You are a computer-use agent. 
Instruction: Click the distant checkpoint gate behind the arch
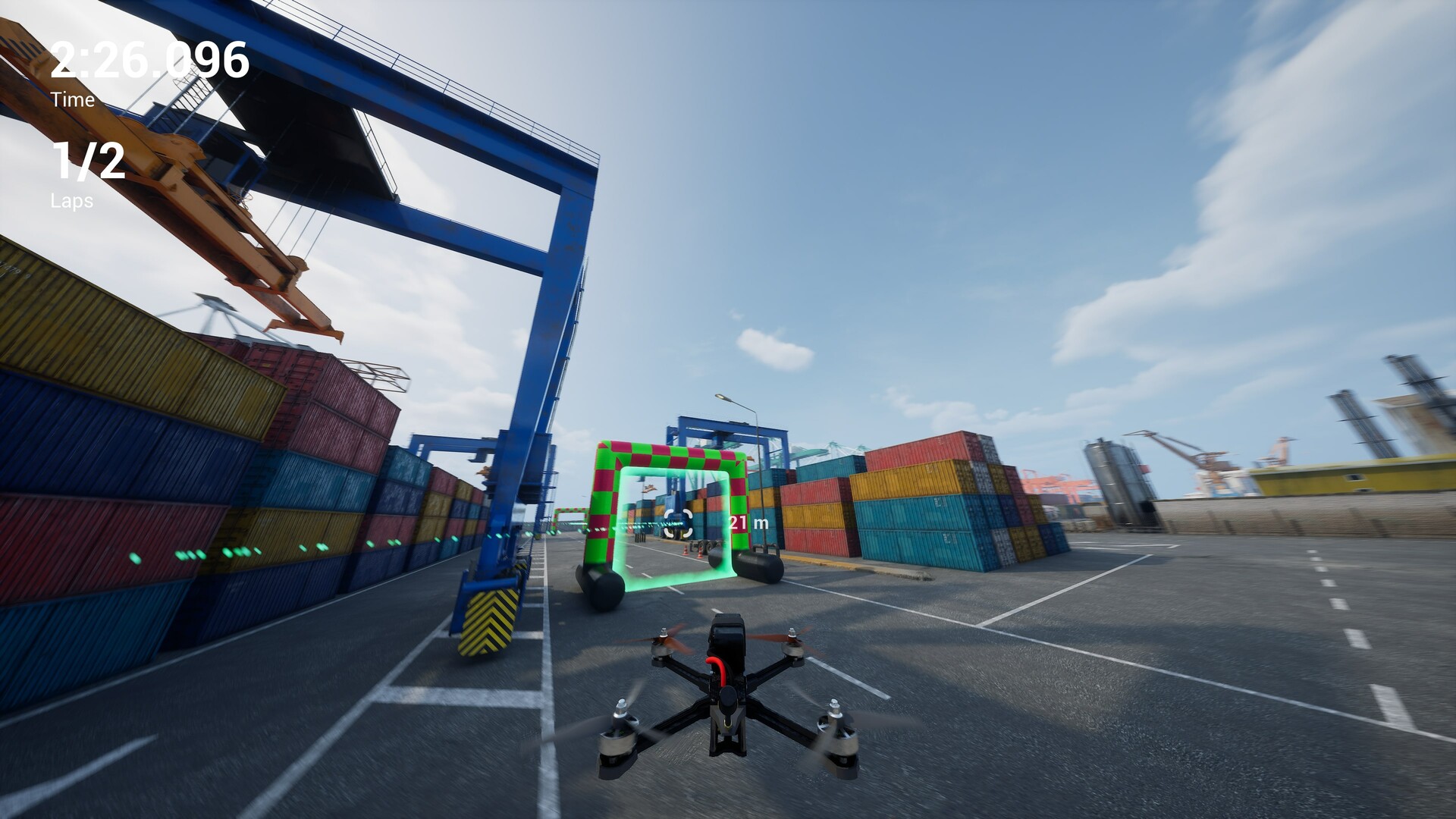point(570,514)
